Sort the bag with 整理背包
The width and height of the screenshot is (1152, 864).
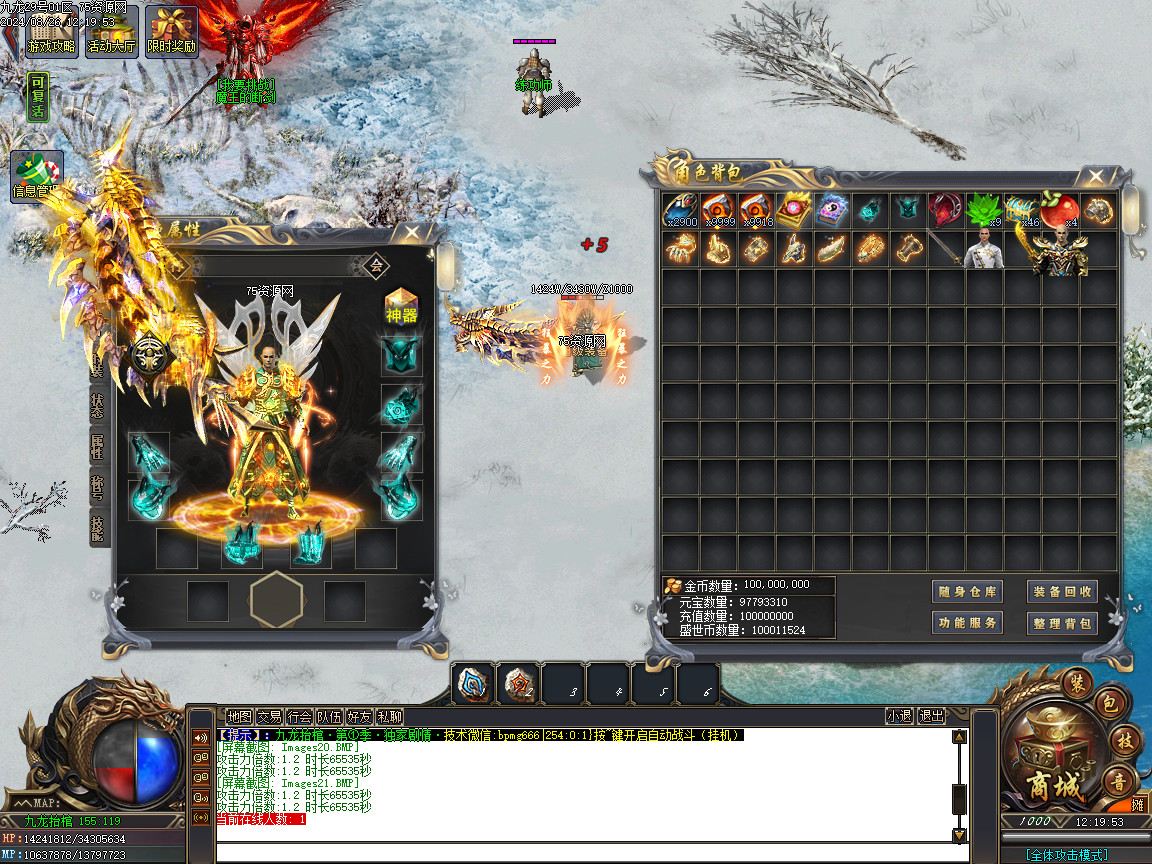[1062, 623]
